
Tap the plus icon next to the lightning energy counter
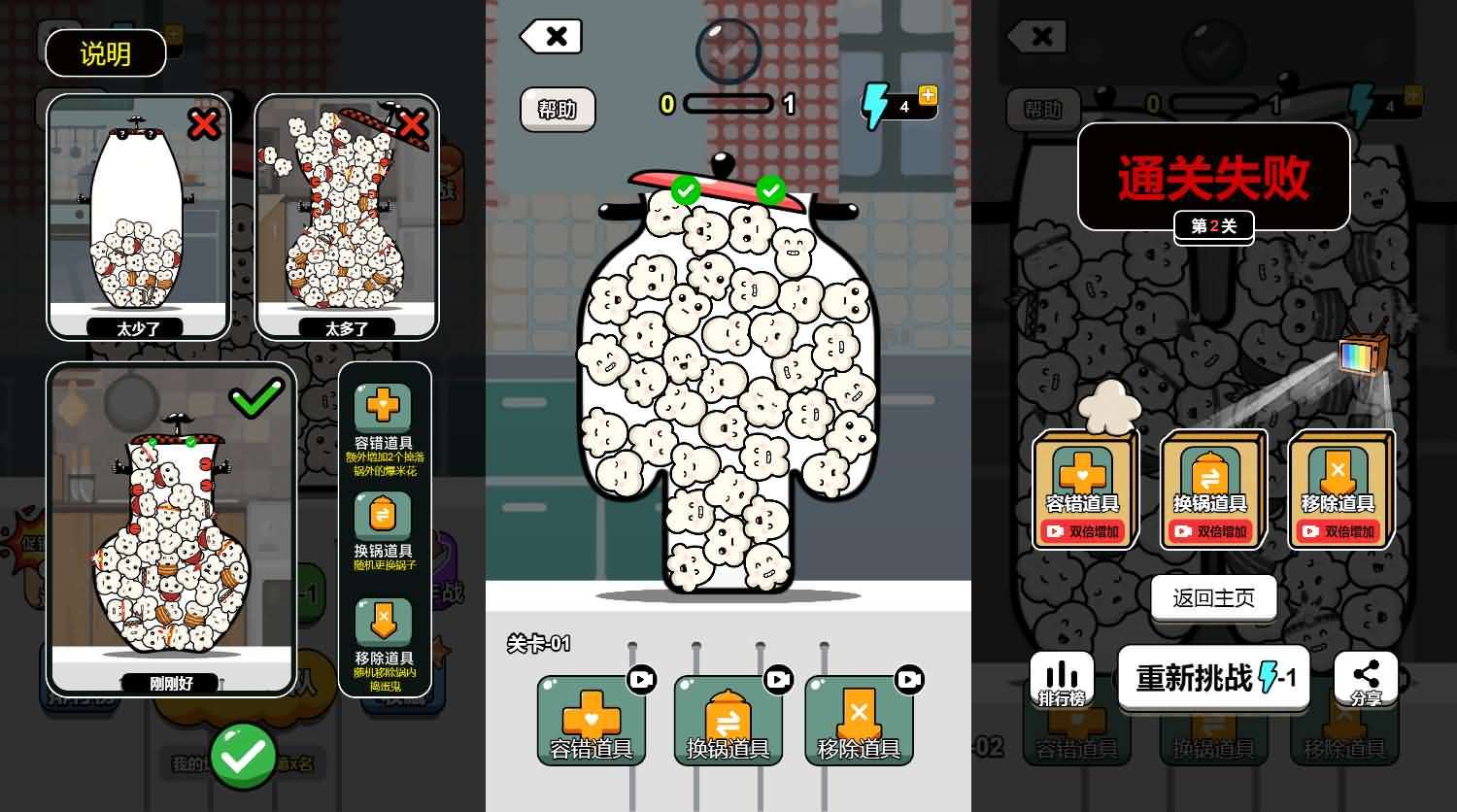[x=929, y=94]
